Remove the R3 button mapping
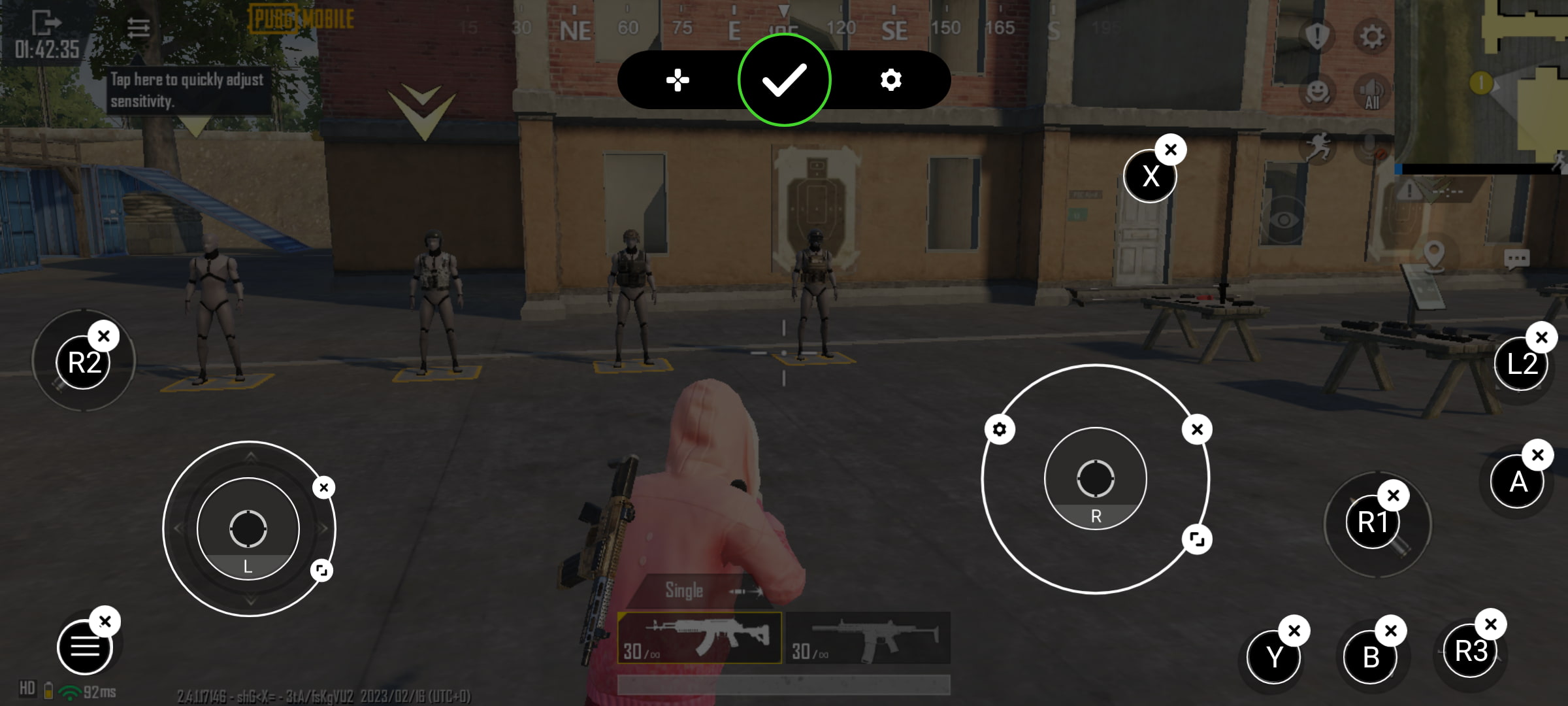The image size is (1568, 706). [x=1491, y=624]
